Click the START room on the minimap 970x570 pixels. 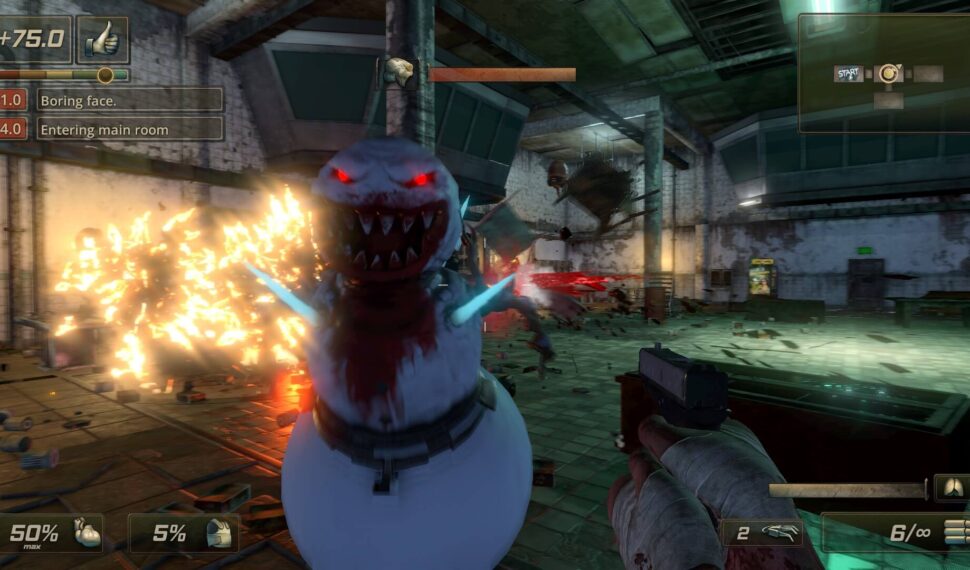[x=849, y=73]
